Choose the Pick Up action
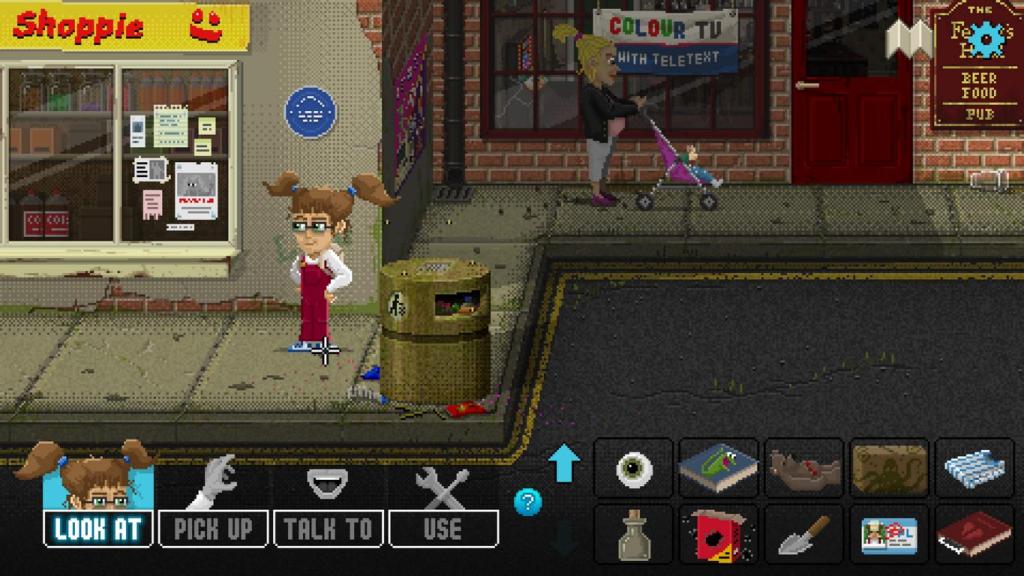 pyautogui.click(x=213, y=528)
